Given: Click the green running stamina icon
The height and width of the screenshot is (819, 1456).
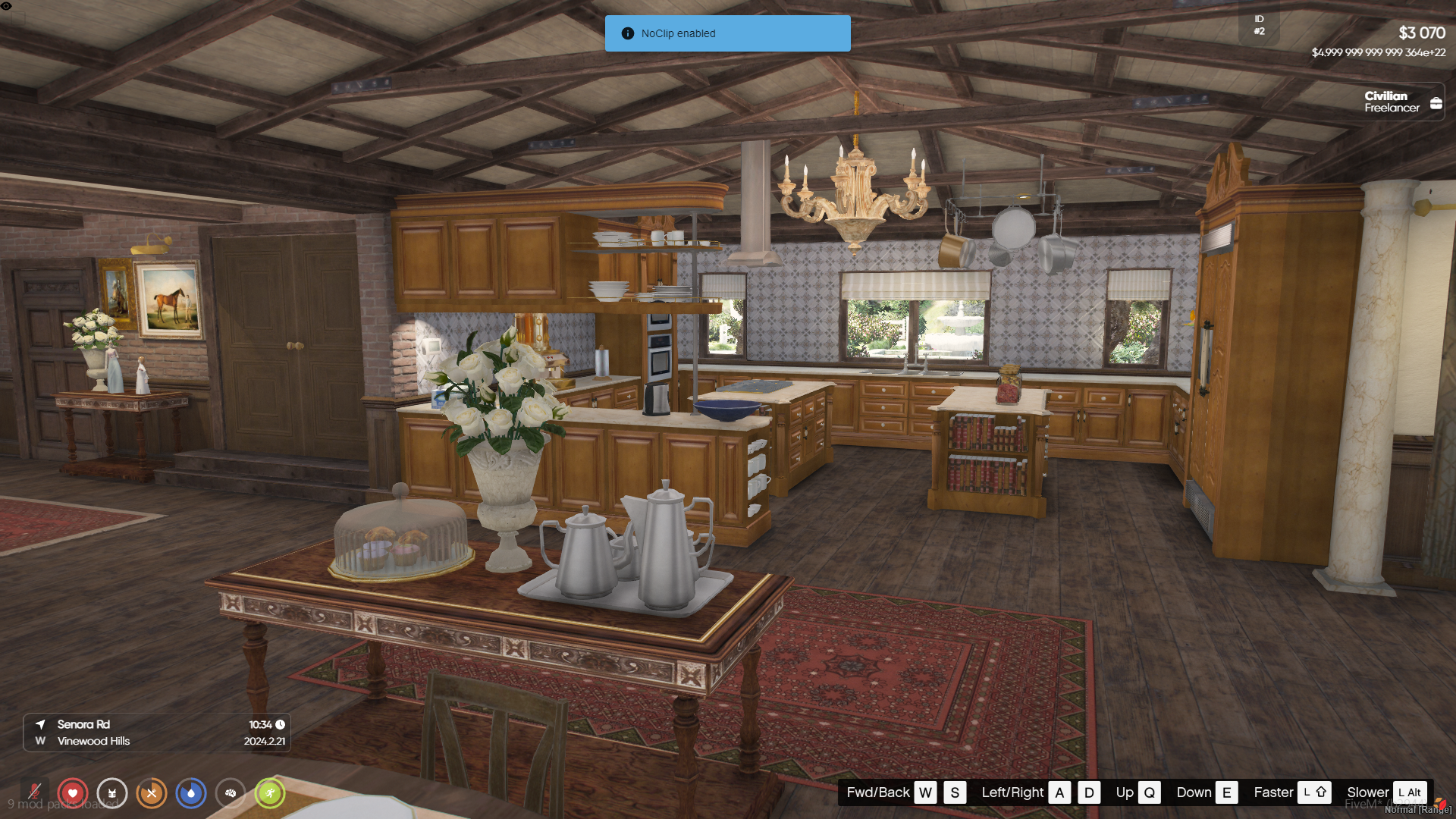Looking at the screenshot, I should (x=270, y=793).
